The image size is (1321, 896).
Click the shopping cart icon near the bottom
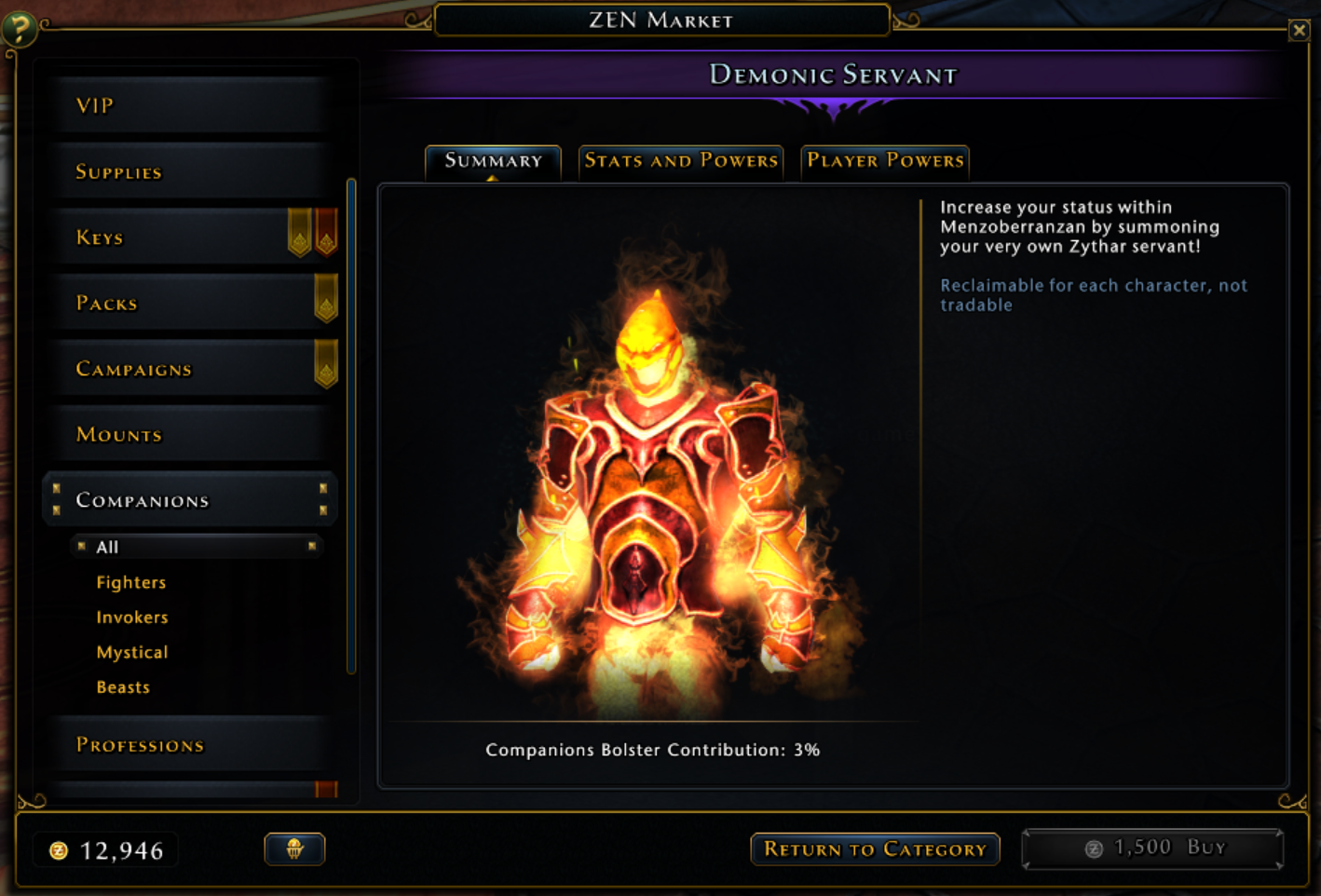pos(294,848)
